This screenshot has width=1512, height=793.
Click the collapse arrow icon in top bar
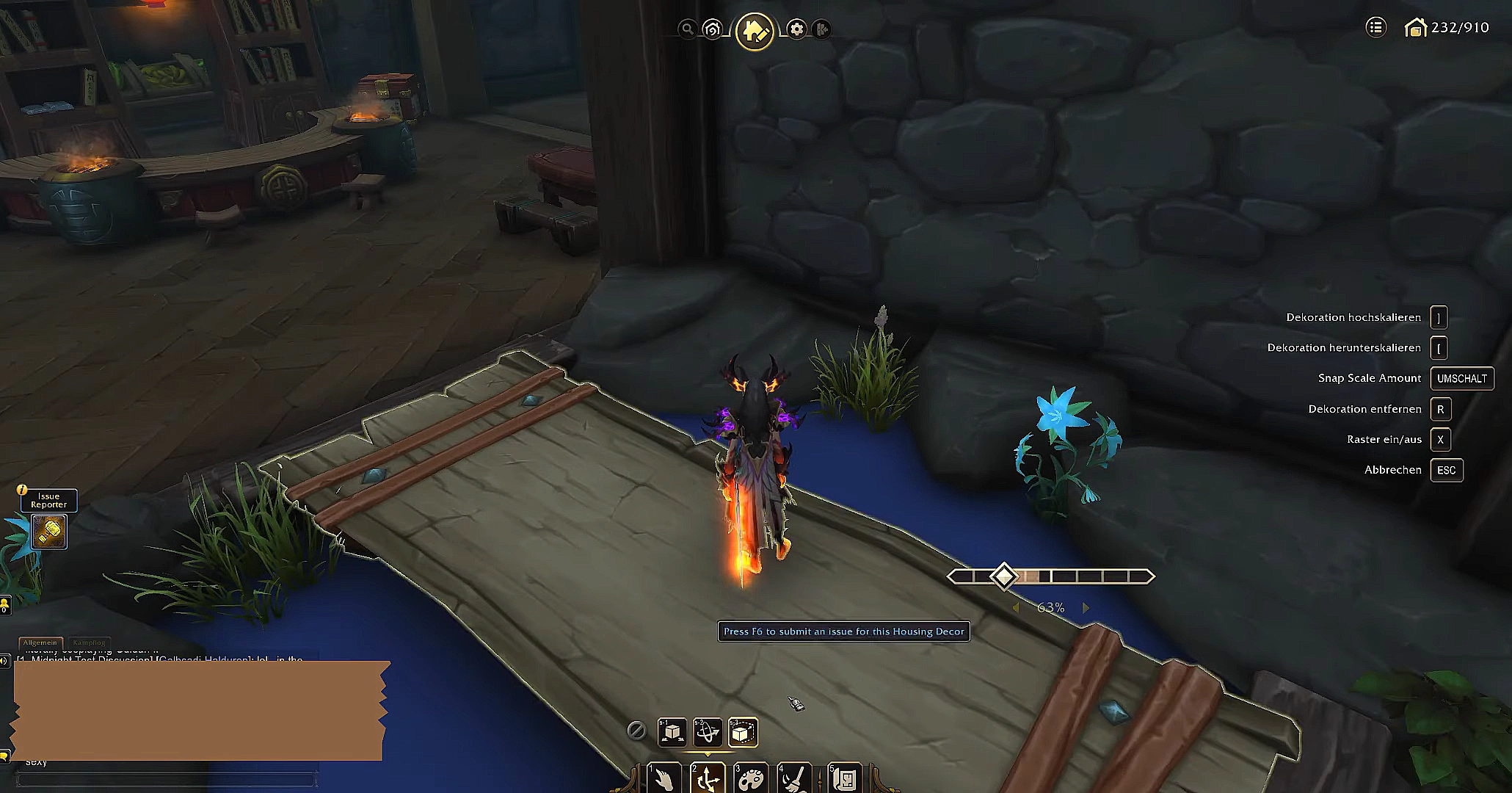coord(822,29)
